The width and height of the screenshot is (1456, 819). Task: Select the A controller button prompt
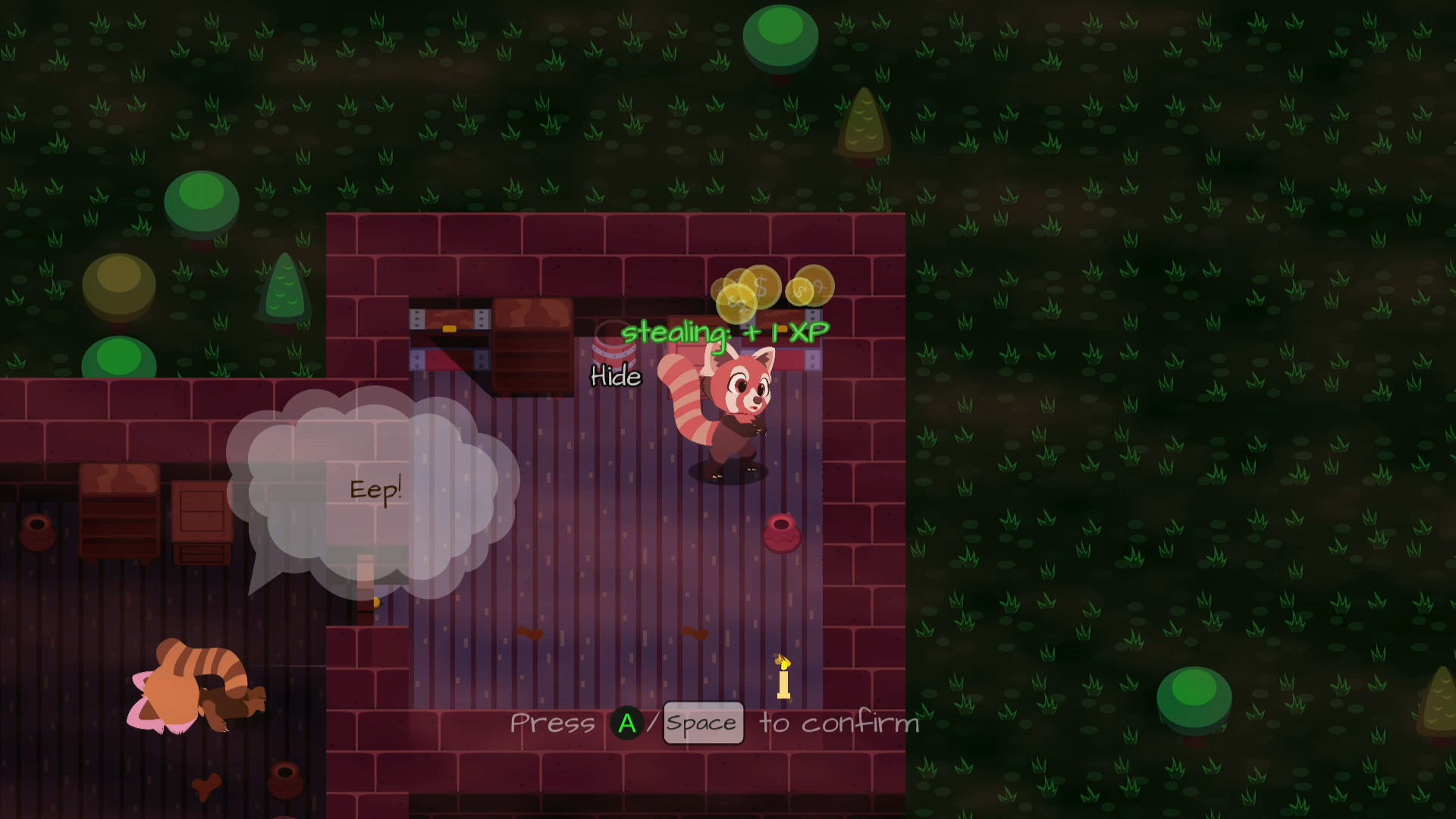[x=627, y=723]
